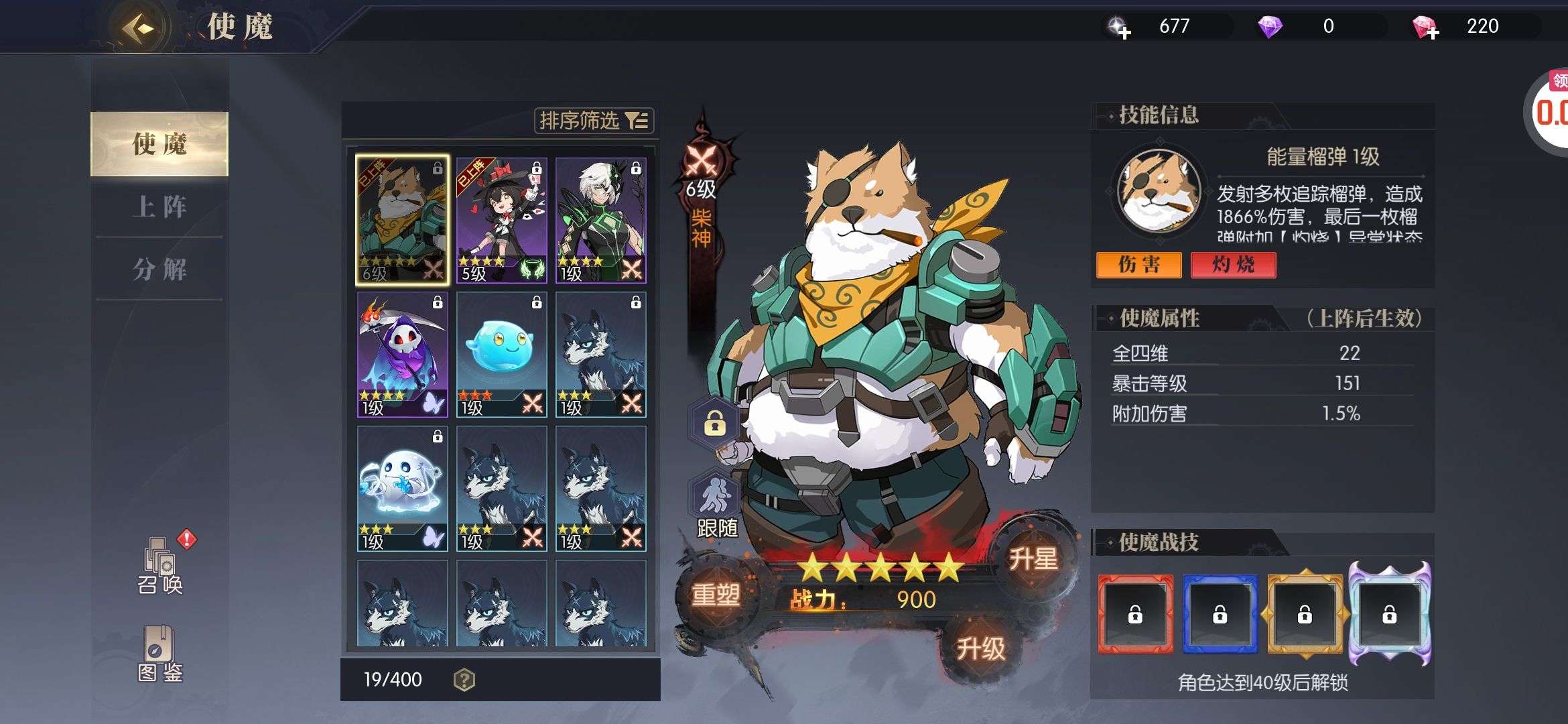Choose the white ghost familiar card

pyautogui.click(x=402, y=488)
